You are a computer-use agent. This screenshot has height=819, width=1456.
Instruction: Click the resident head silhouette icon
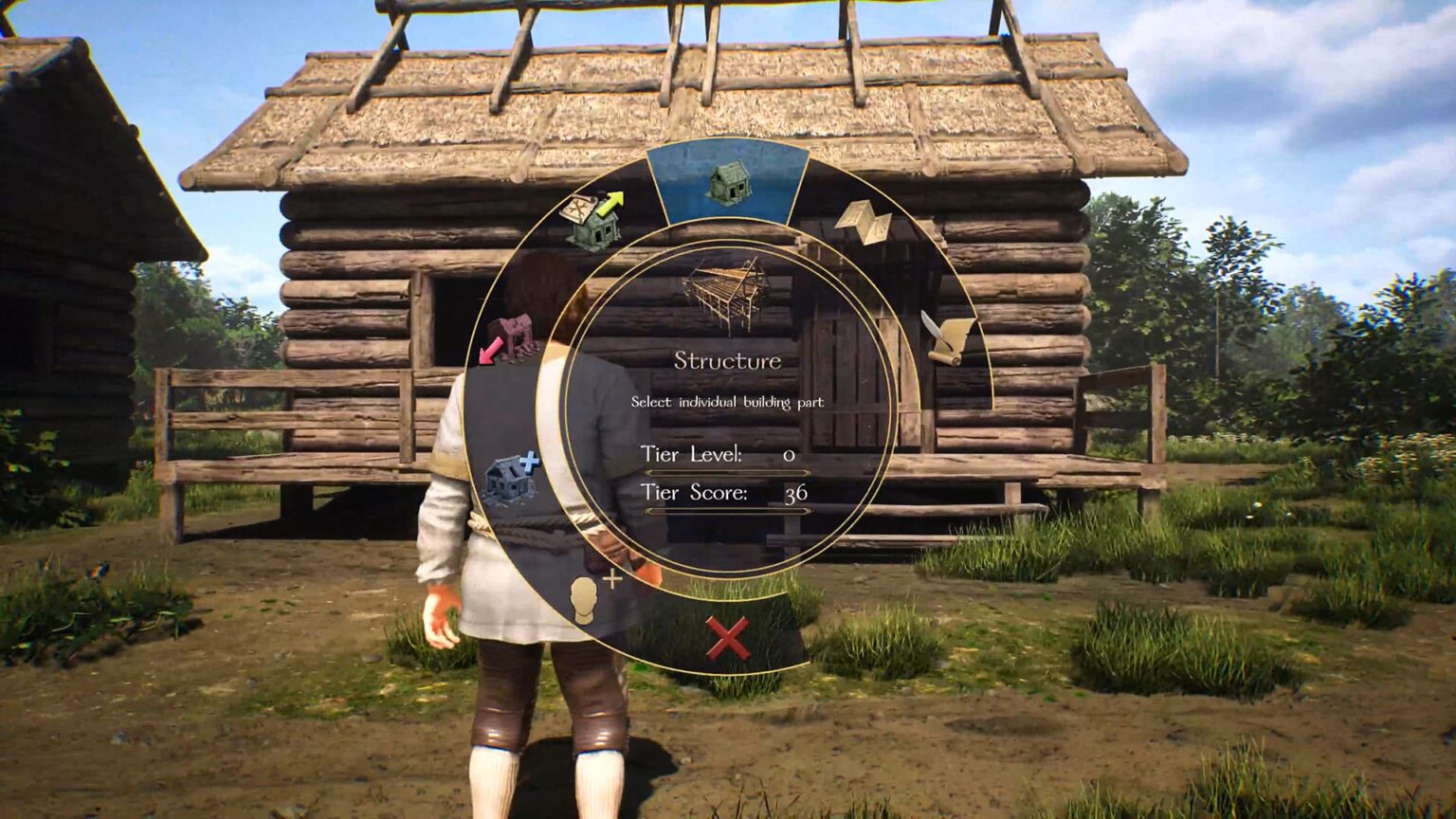tap(585, 596)
